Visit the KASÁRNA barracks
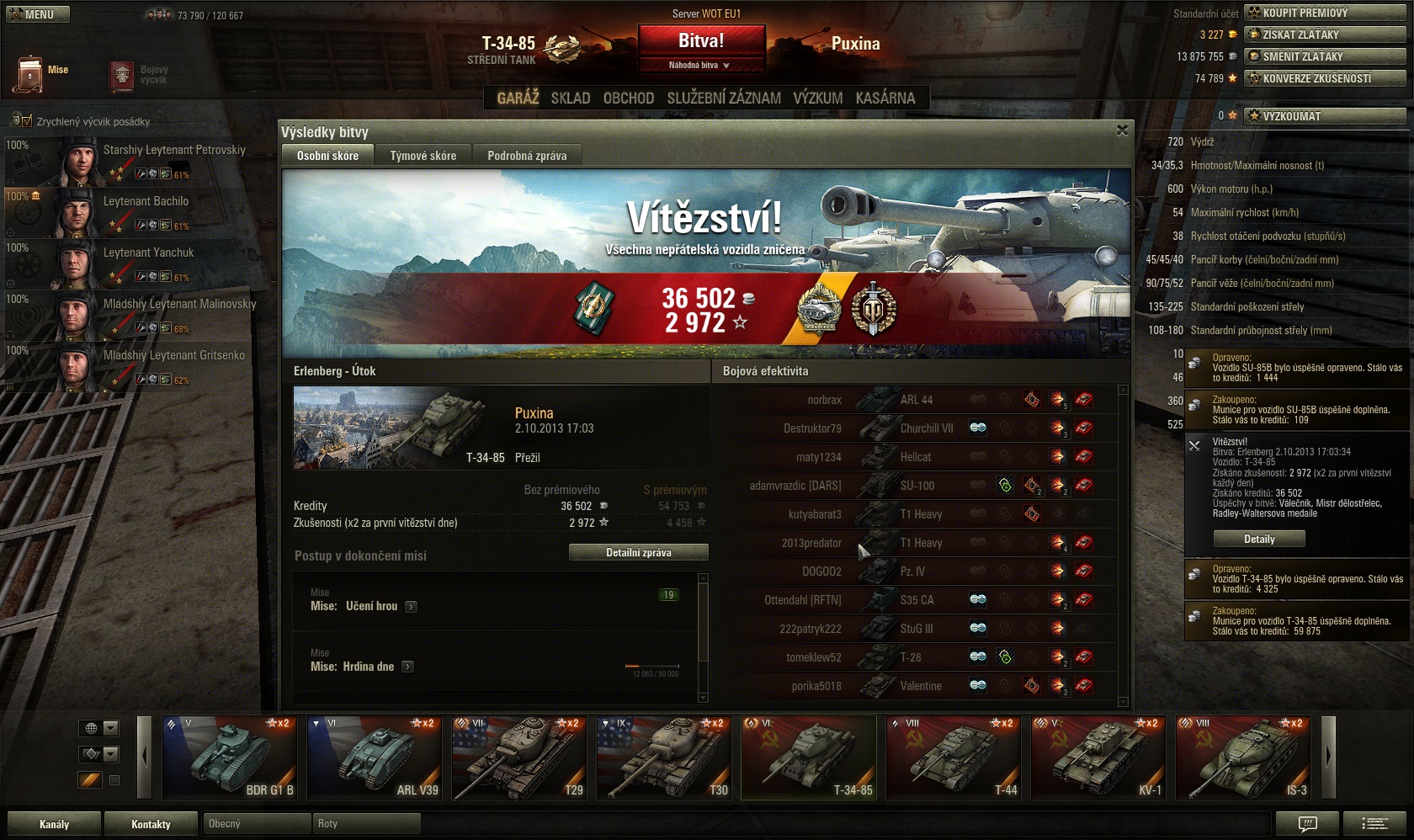Viewport: 1414px width, 840px height. click(x=885, y=98)
